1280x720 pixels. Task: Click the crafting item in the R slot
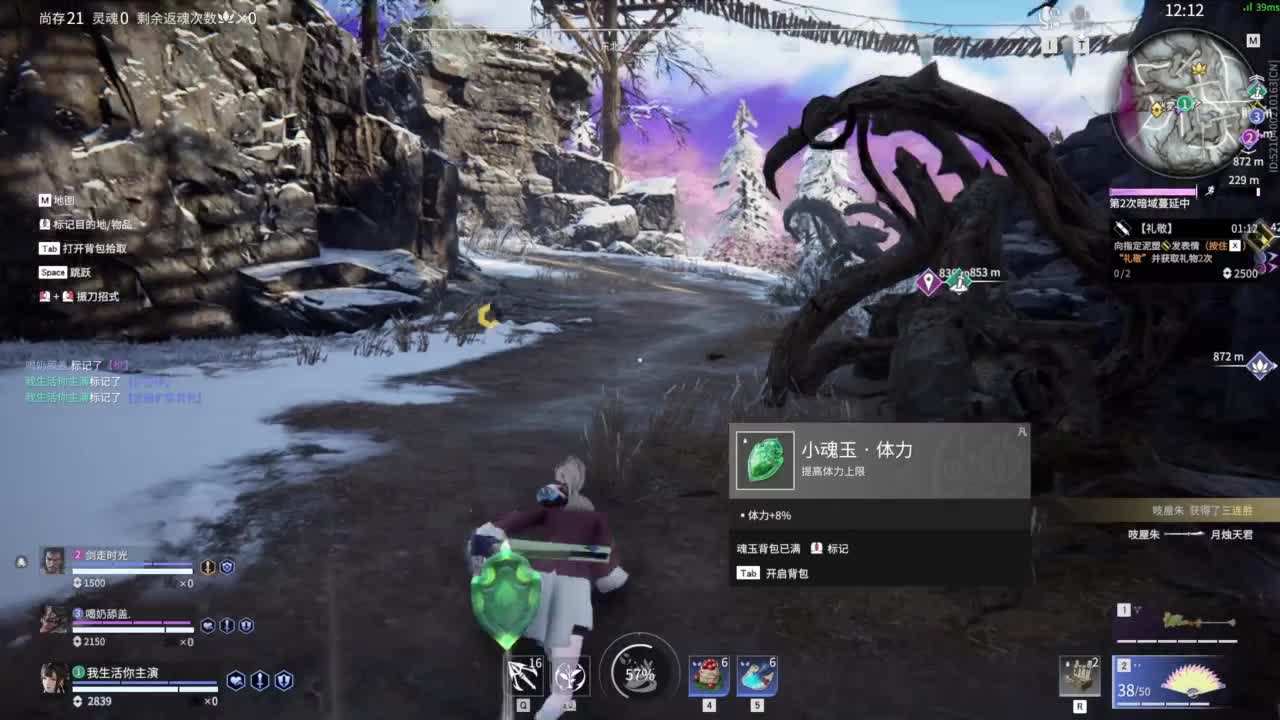click(1080, 677)
